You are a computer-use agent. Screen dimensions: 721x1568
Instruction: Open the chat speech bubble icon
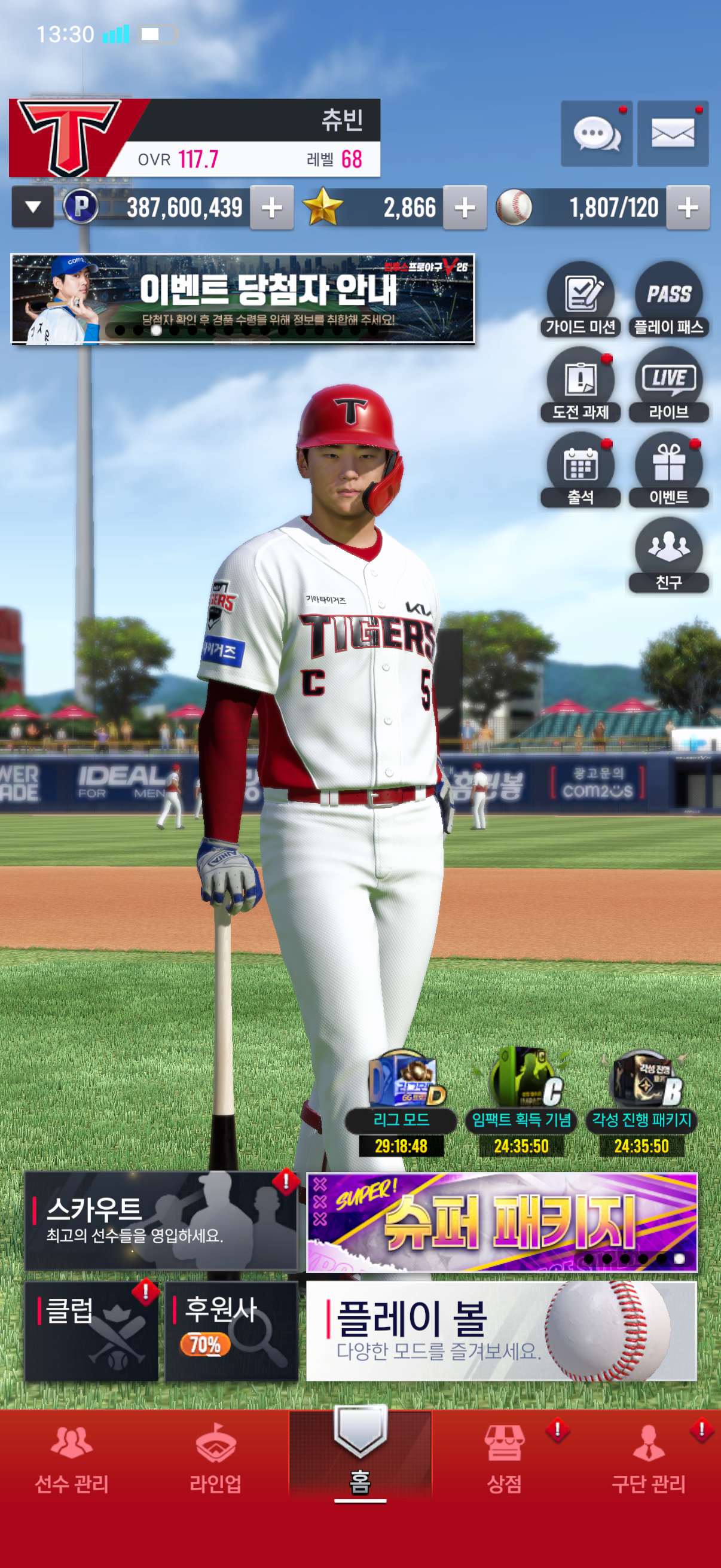click(595, 133)
